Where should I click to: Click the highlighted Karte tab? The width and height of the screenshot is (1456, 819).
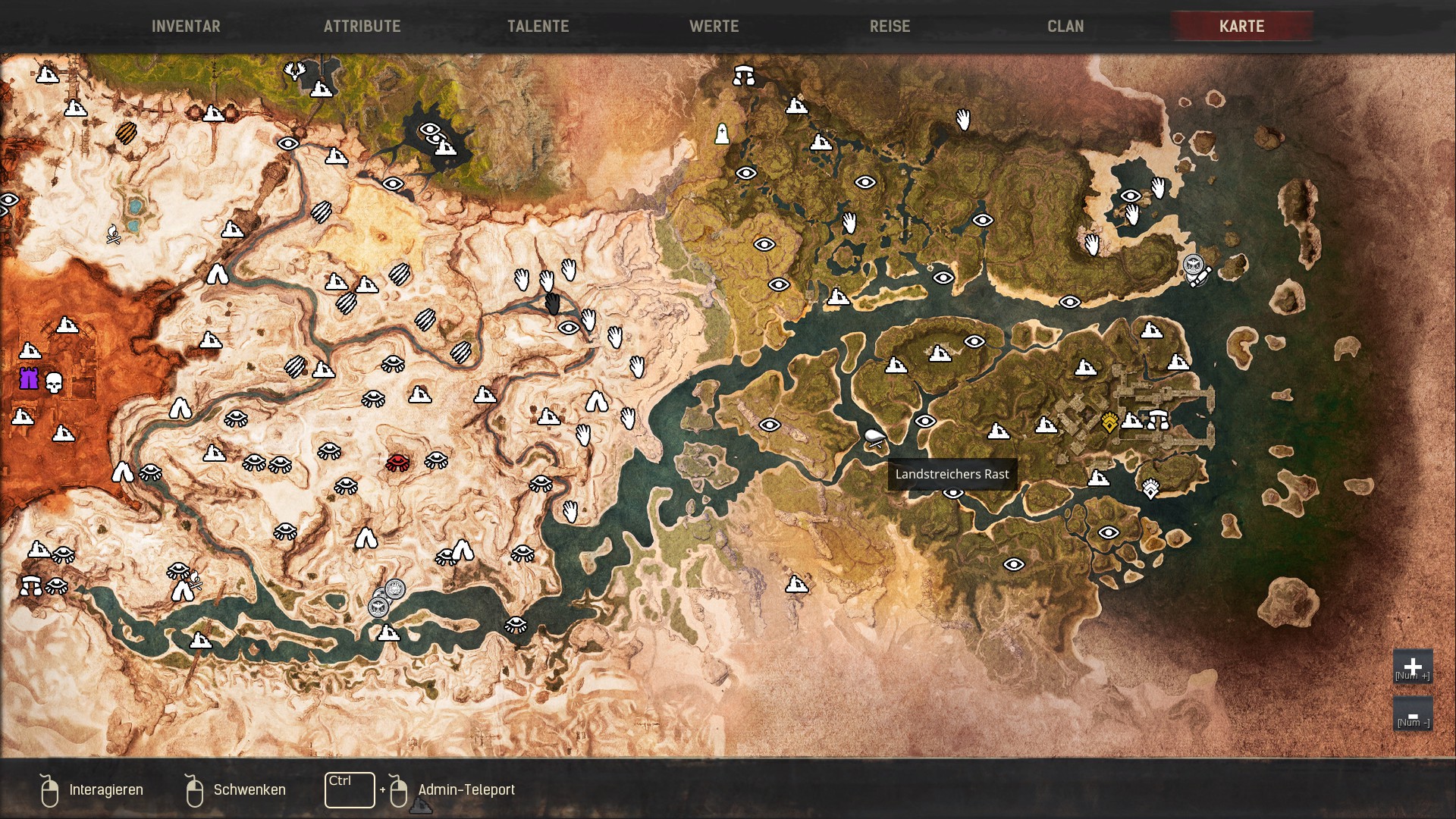pyautogui.click(x=1241, y=27)
